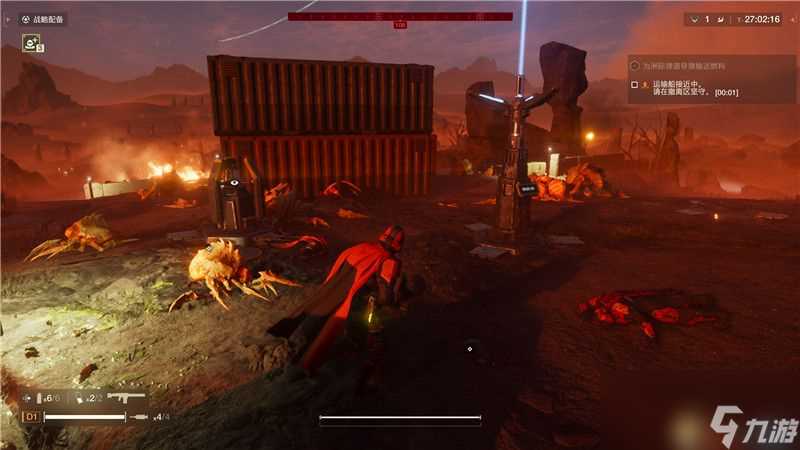
Task: Select the reinforce stratagem icon
Action: pyautogui.click(x=32, y=42)
